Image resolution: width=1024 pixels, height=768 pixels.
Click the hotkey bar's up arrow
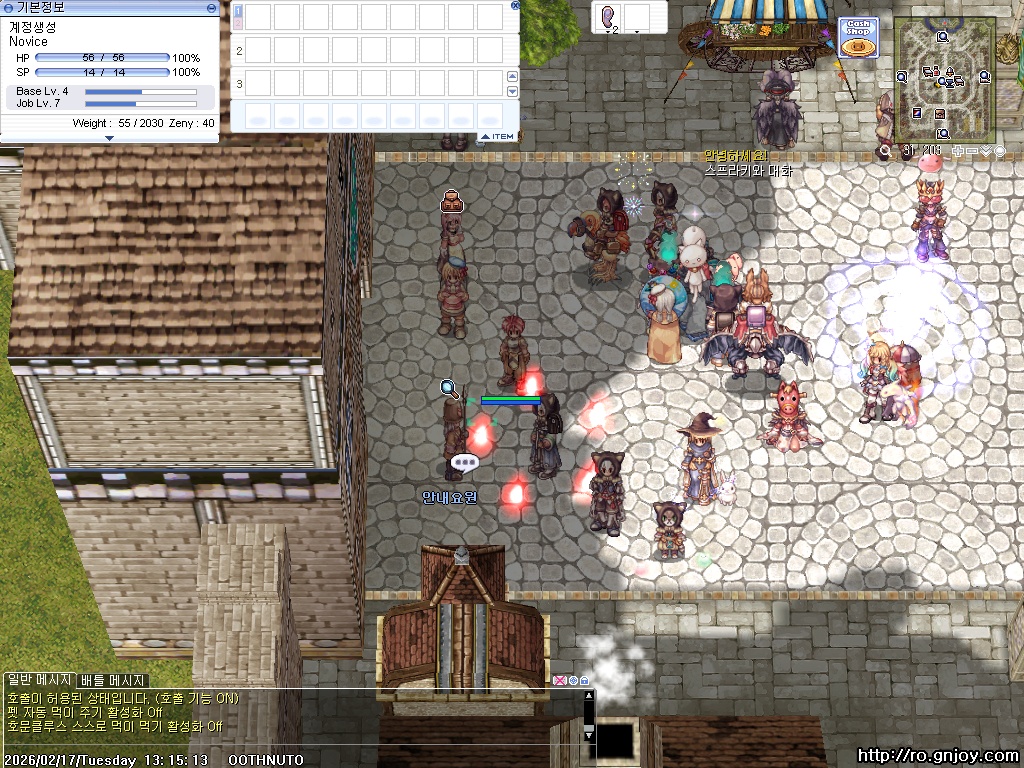(512, 77)
